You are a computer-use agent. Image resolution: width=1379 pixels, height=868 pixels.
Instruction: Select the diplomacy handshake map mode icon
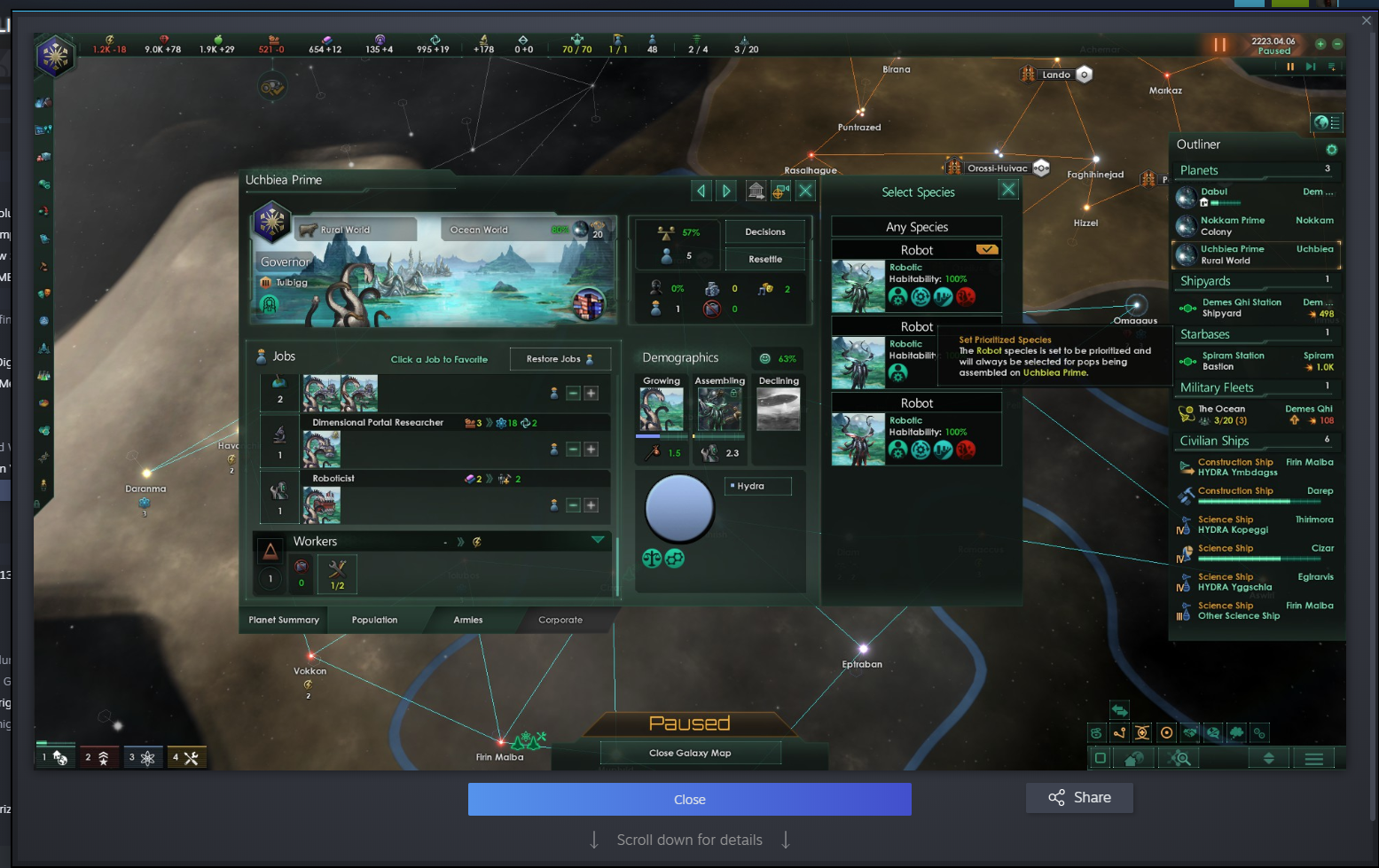point(1188,733)
